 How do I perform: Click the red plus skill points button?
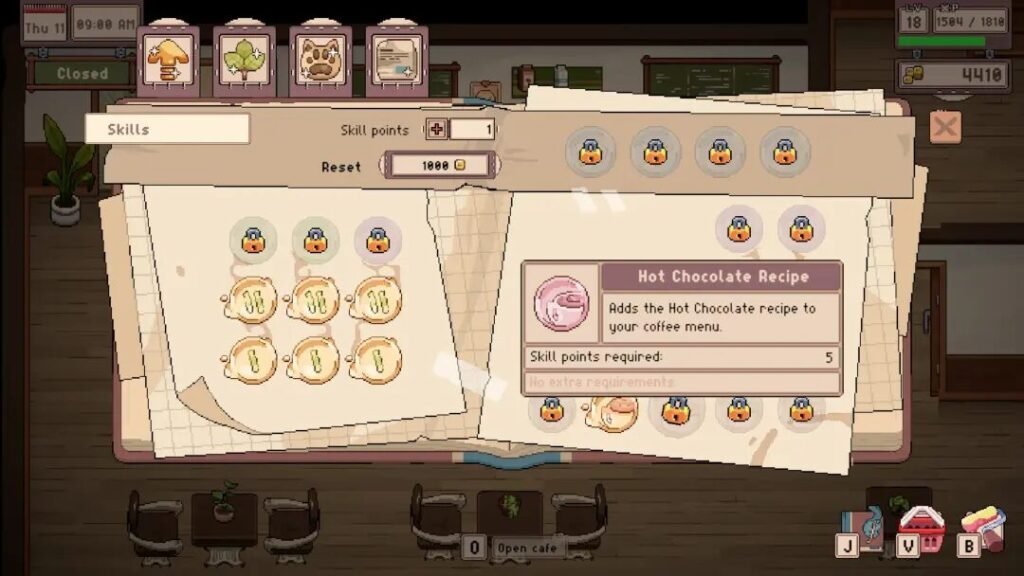[437, 129]
